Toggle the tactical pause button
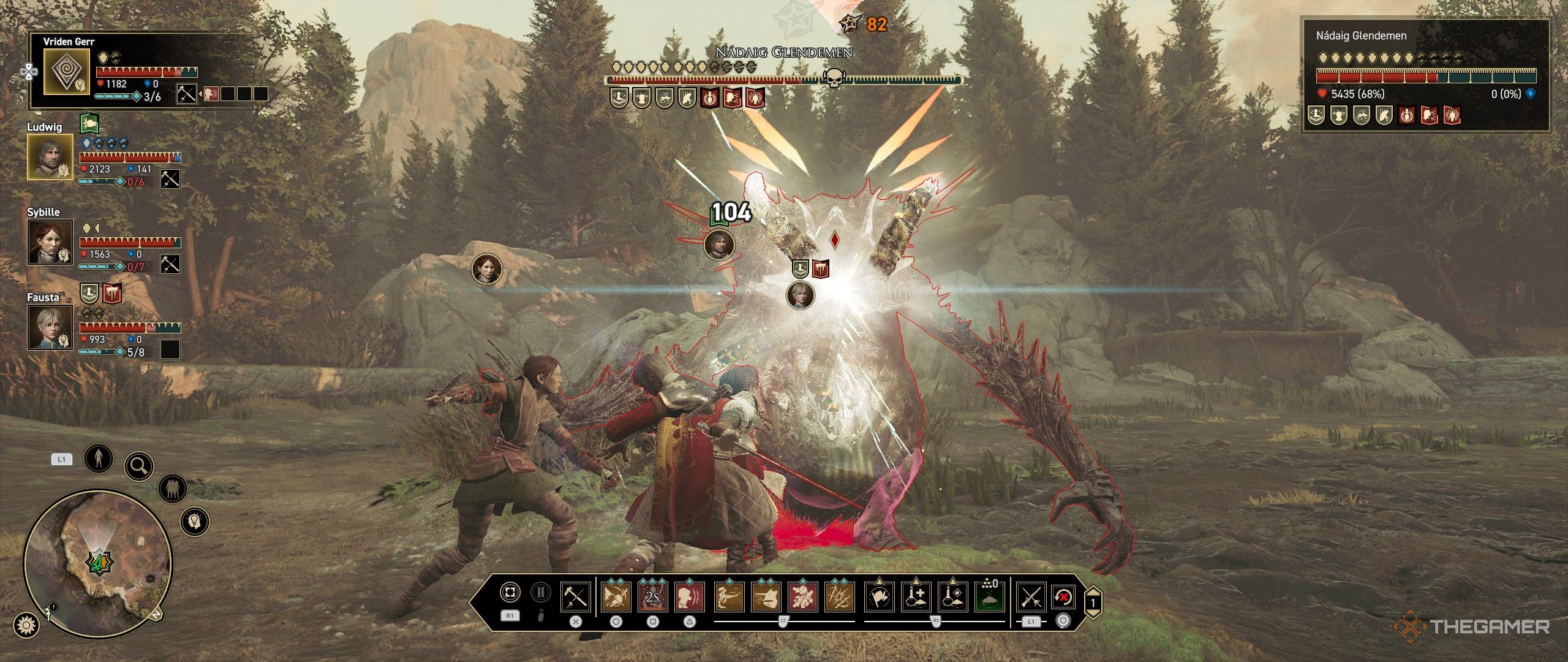This screenshot has width=1568, height=662. (x=540, y=592)
